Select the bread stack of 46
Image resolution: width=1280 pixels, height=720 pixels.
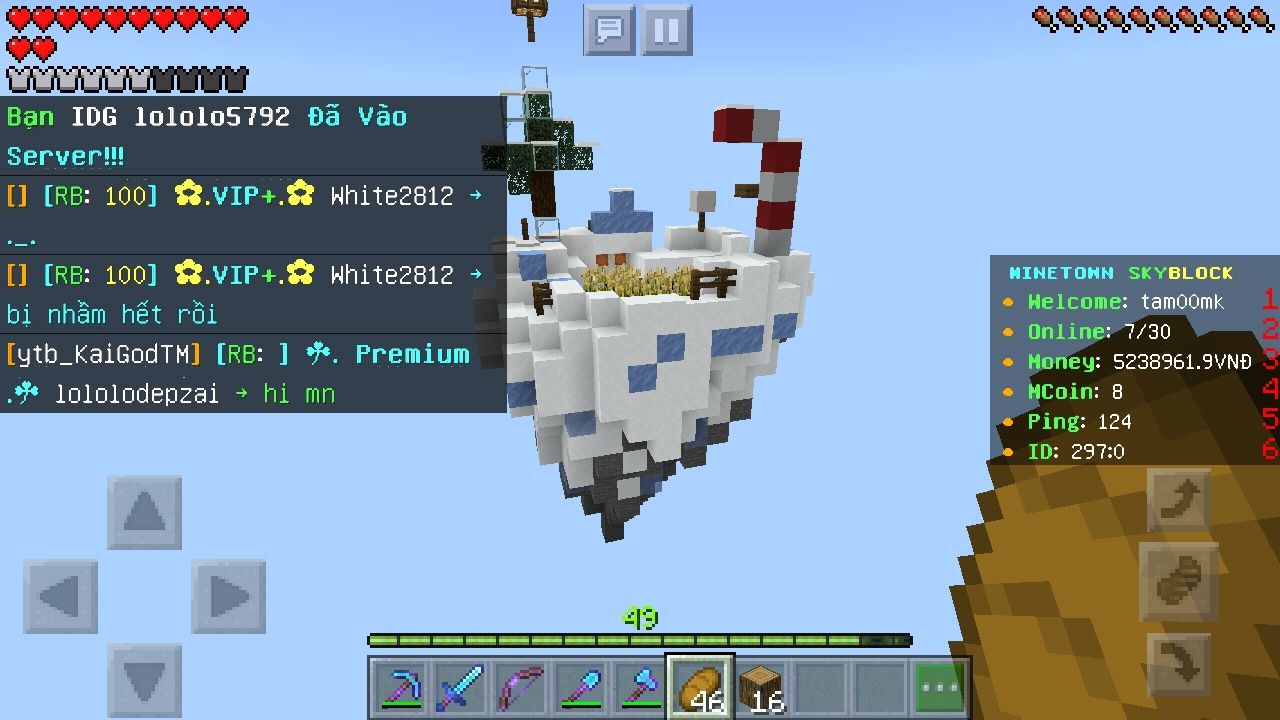click(700, 687)
